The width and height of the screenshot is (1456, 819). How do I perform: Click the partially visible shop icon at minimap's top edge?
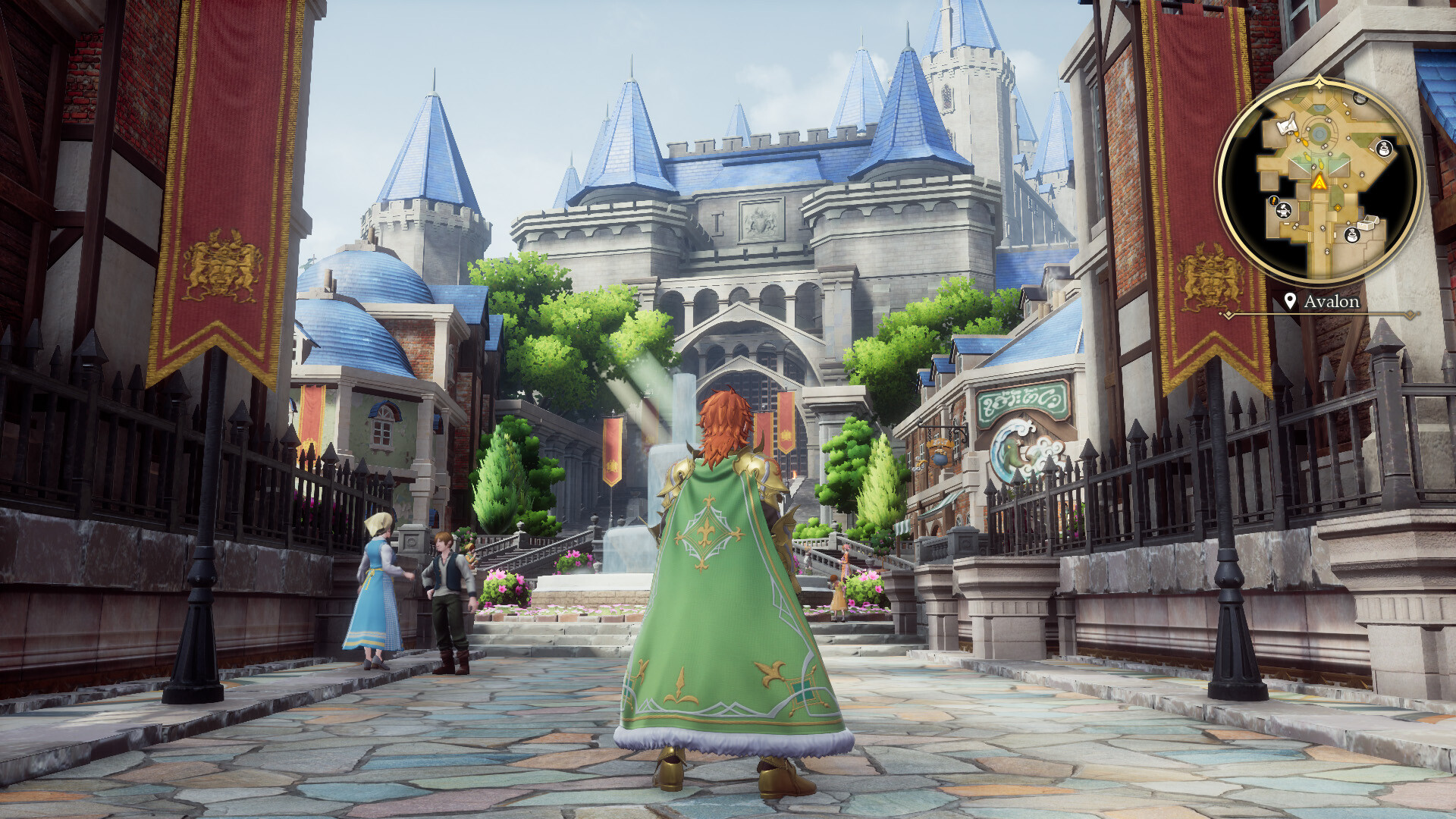point(1359,99)
